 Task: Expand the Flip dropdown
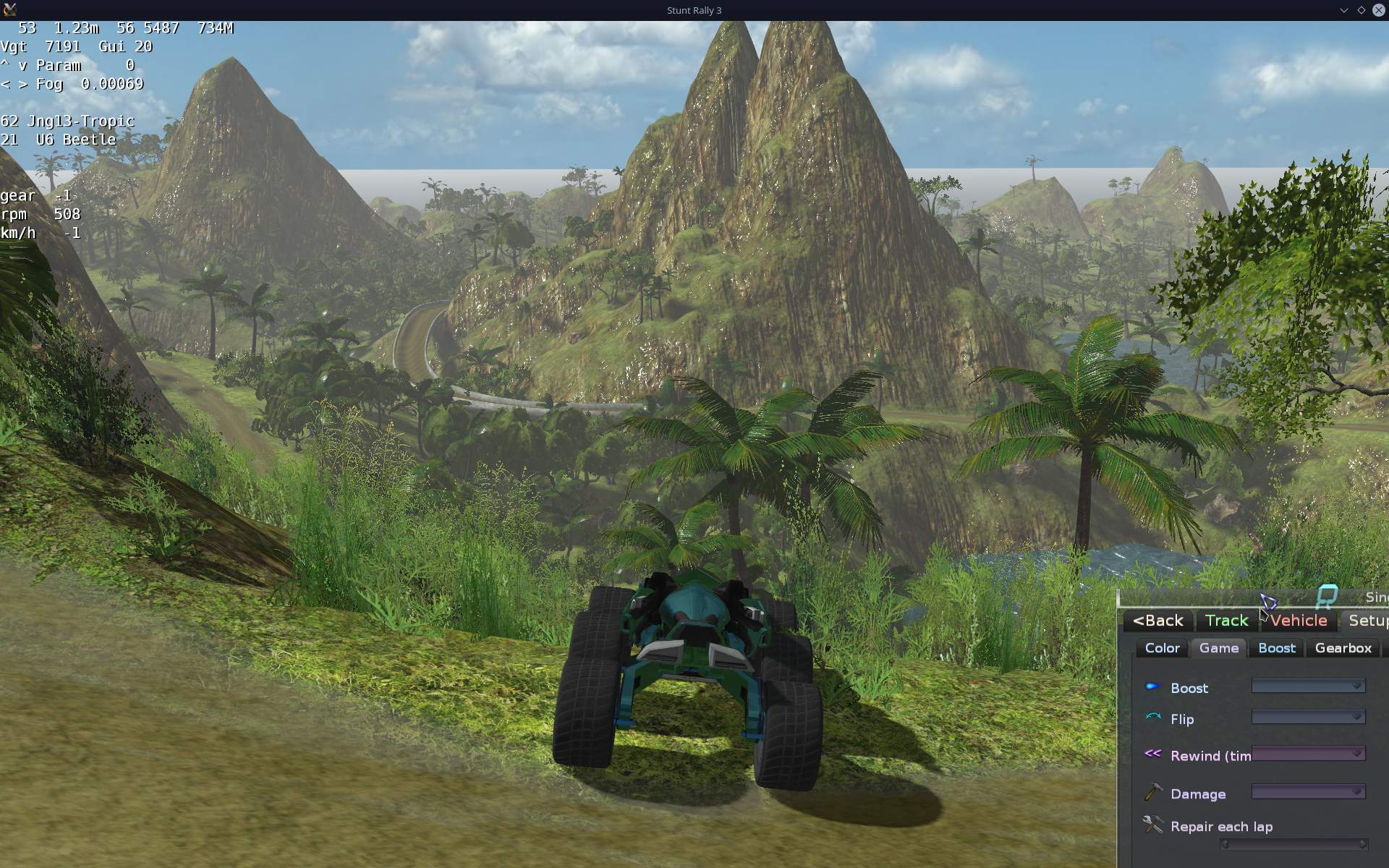[1308, 717]
